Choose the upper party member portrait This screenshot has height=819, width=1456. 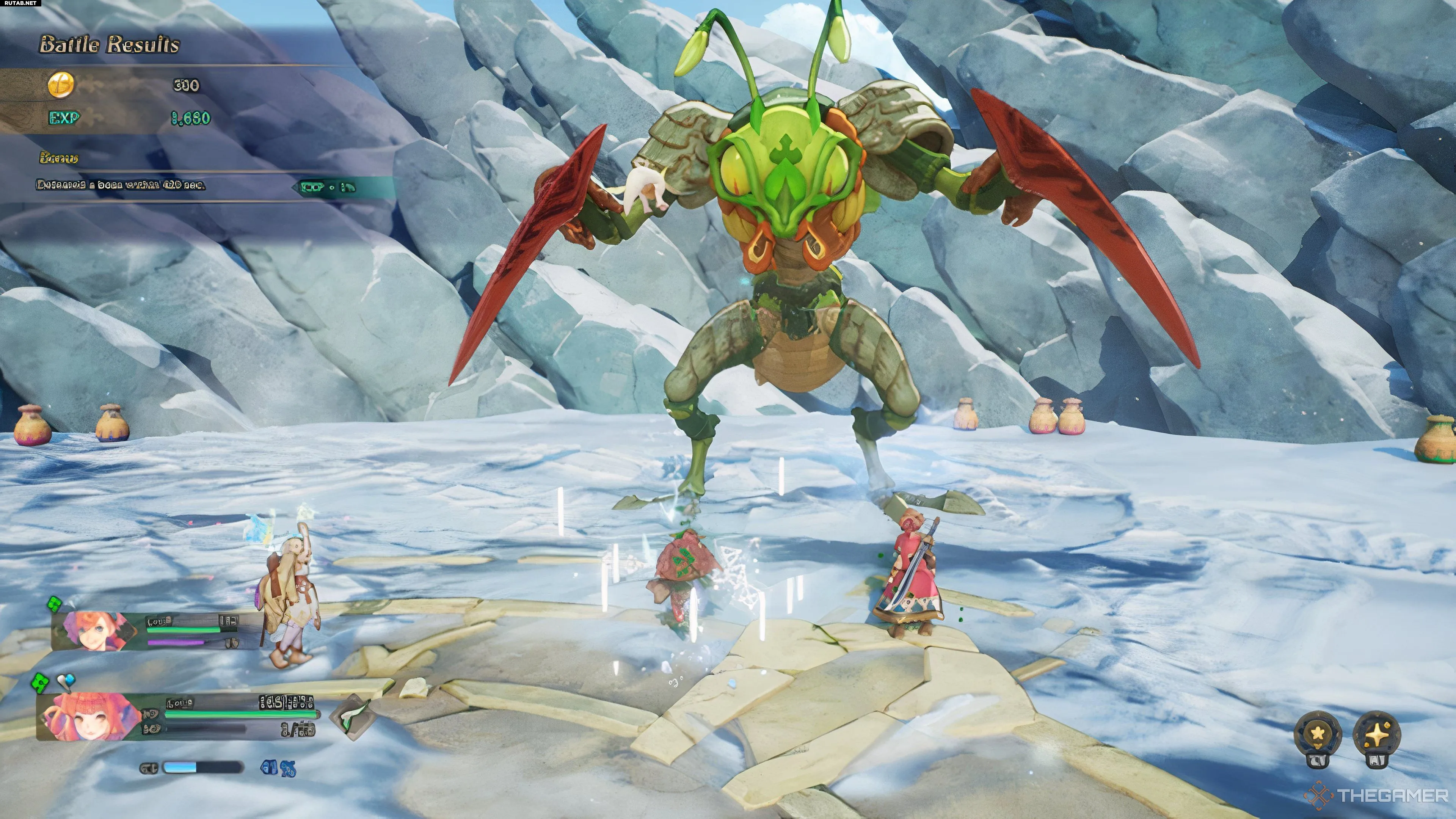pyautogui.click(x=95, y=630)
